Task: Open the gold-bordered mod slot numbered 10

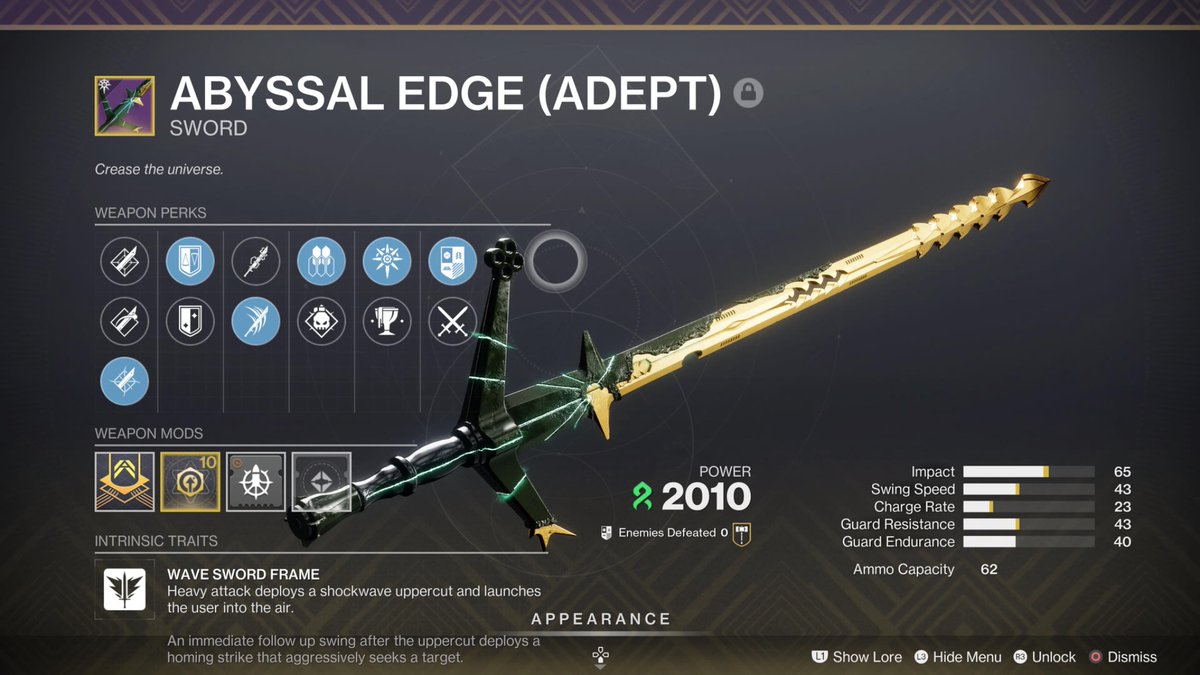Action: 190,482
